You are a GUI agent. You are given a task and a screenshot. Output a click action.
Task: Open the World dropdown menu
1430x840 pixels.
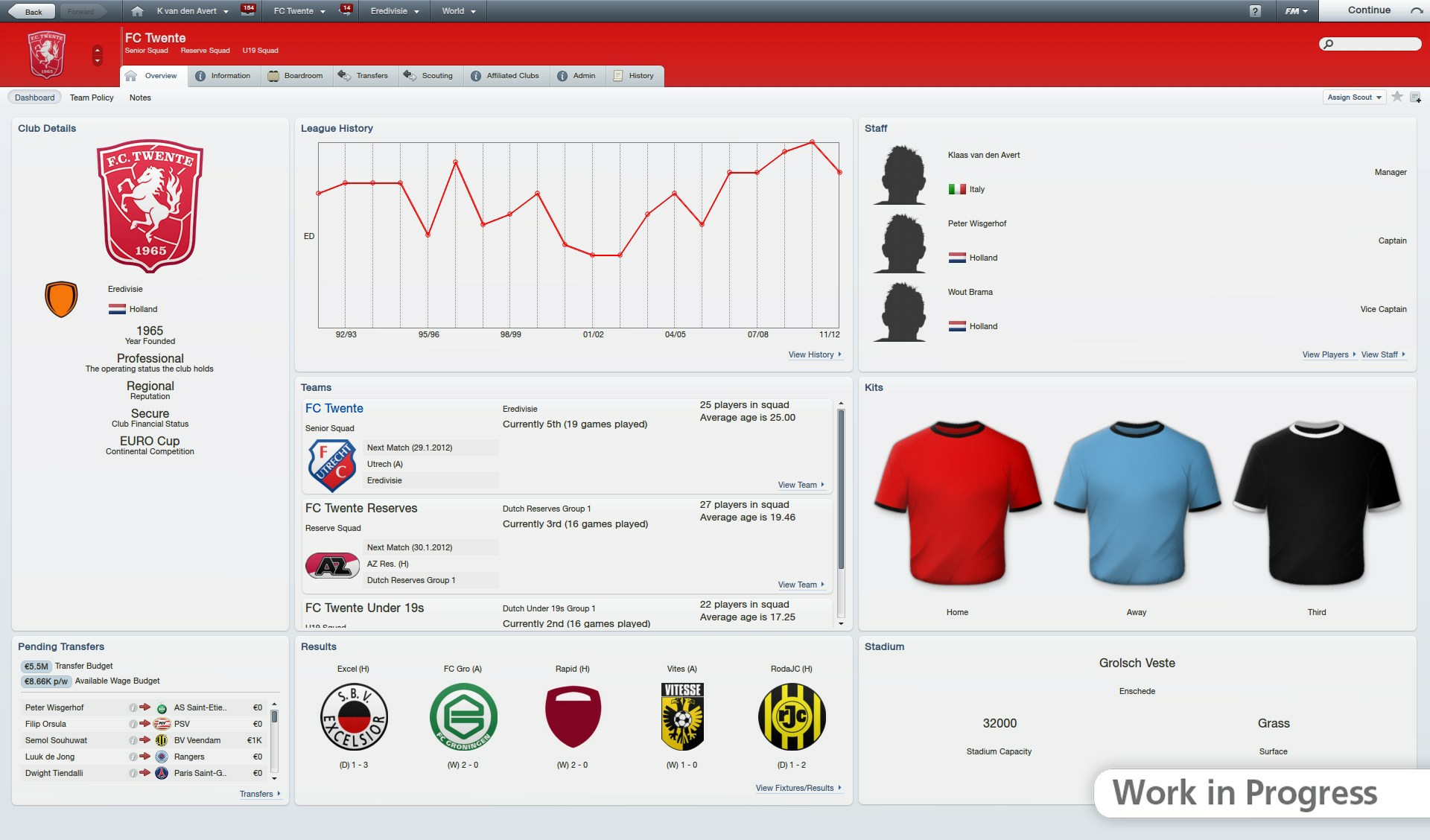[457, 11]
